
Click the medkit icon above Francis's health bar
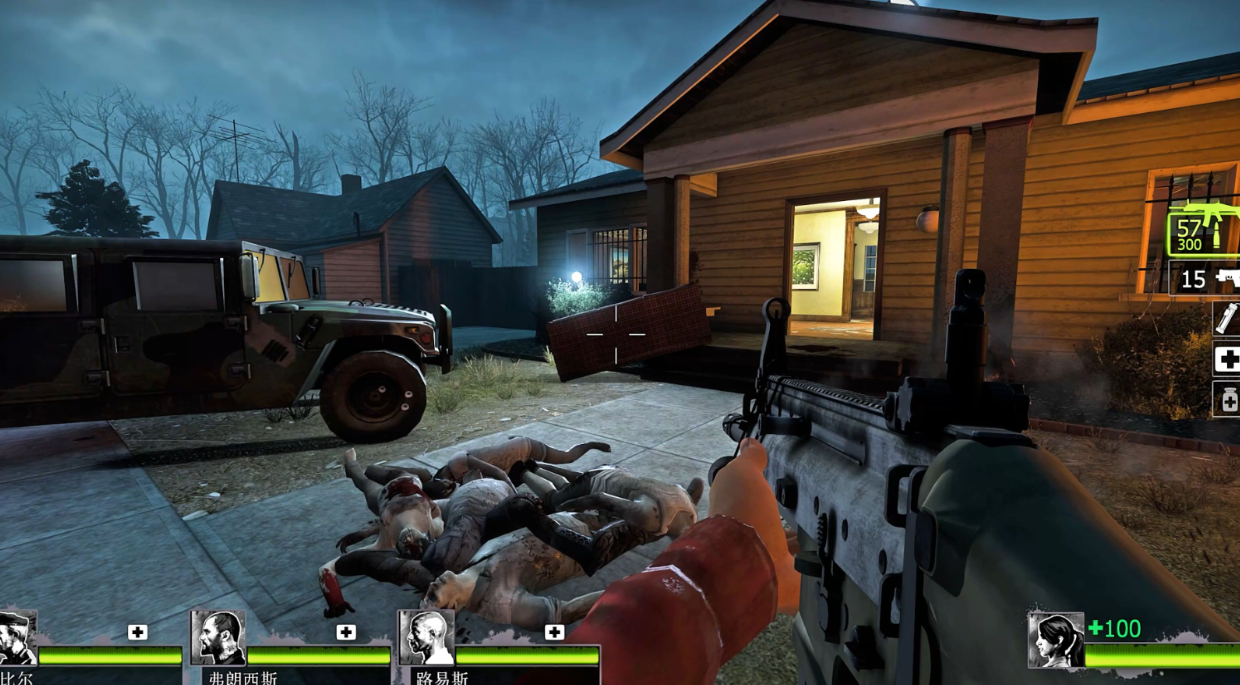pyautogui.click(x=346, y=632)
